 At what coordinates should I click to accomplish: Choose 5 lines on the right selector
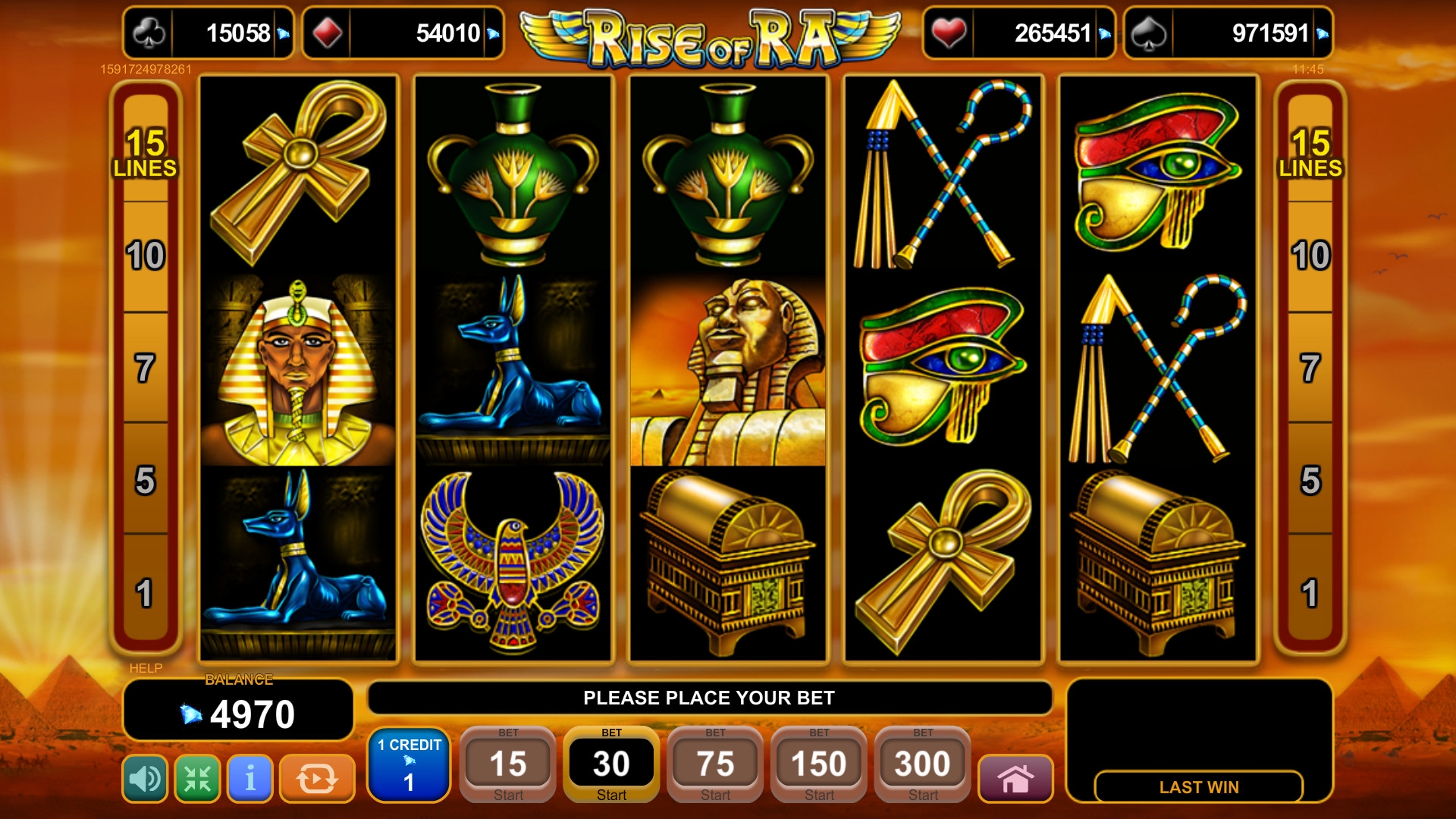point(1310,480)
